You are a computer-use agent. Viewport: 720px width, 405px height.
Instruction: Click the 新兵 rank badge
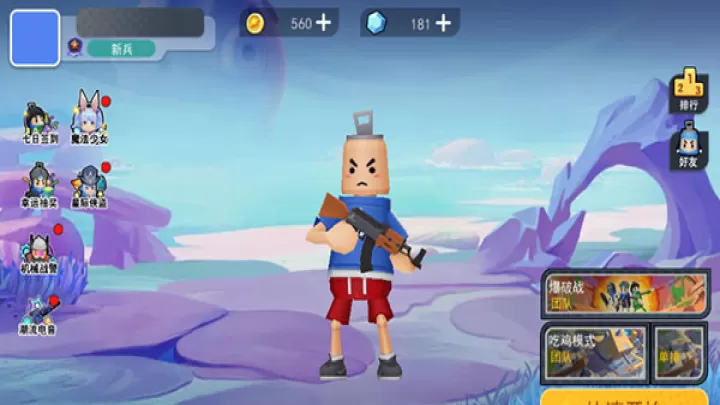(120, 48)
